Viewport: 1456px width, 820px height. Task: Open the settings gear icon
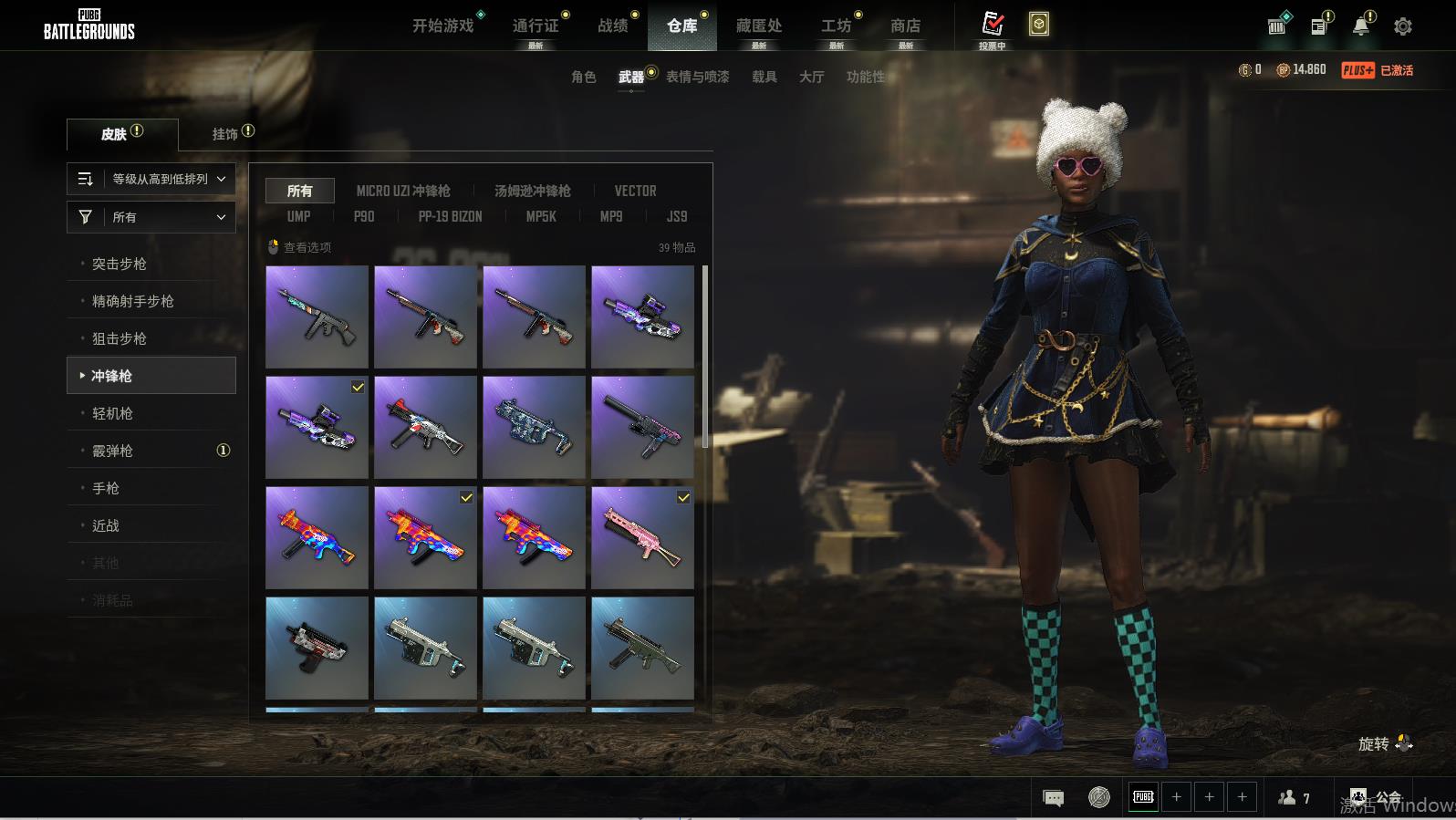tap(1403, 26)
